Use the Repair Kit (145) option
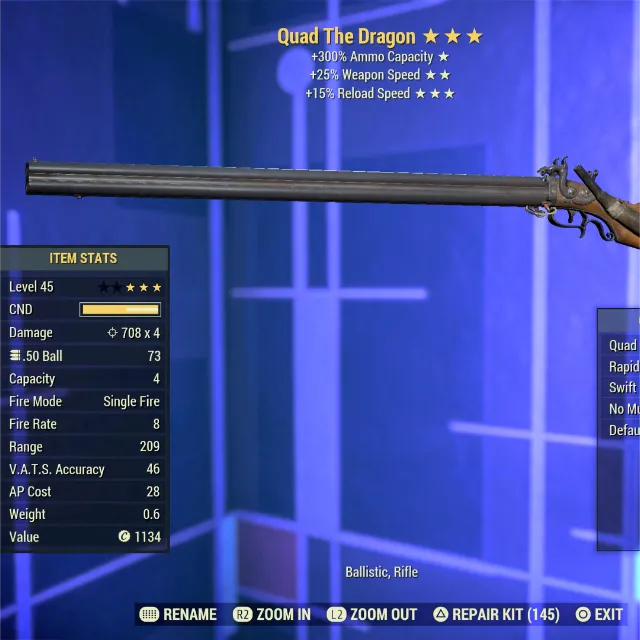Image resolution: width=640 pixels, height=640 pixels. pyautogui.click(x=496, y=614)
